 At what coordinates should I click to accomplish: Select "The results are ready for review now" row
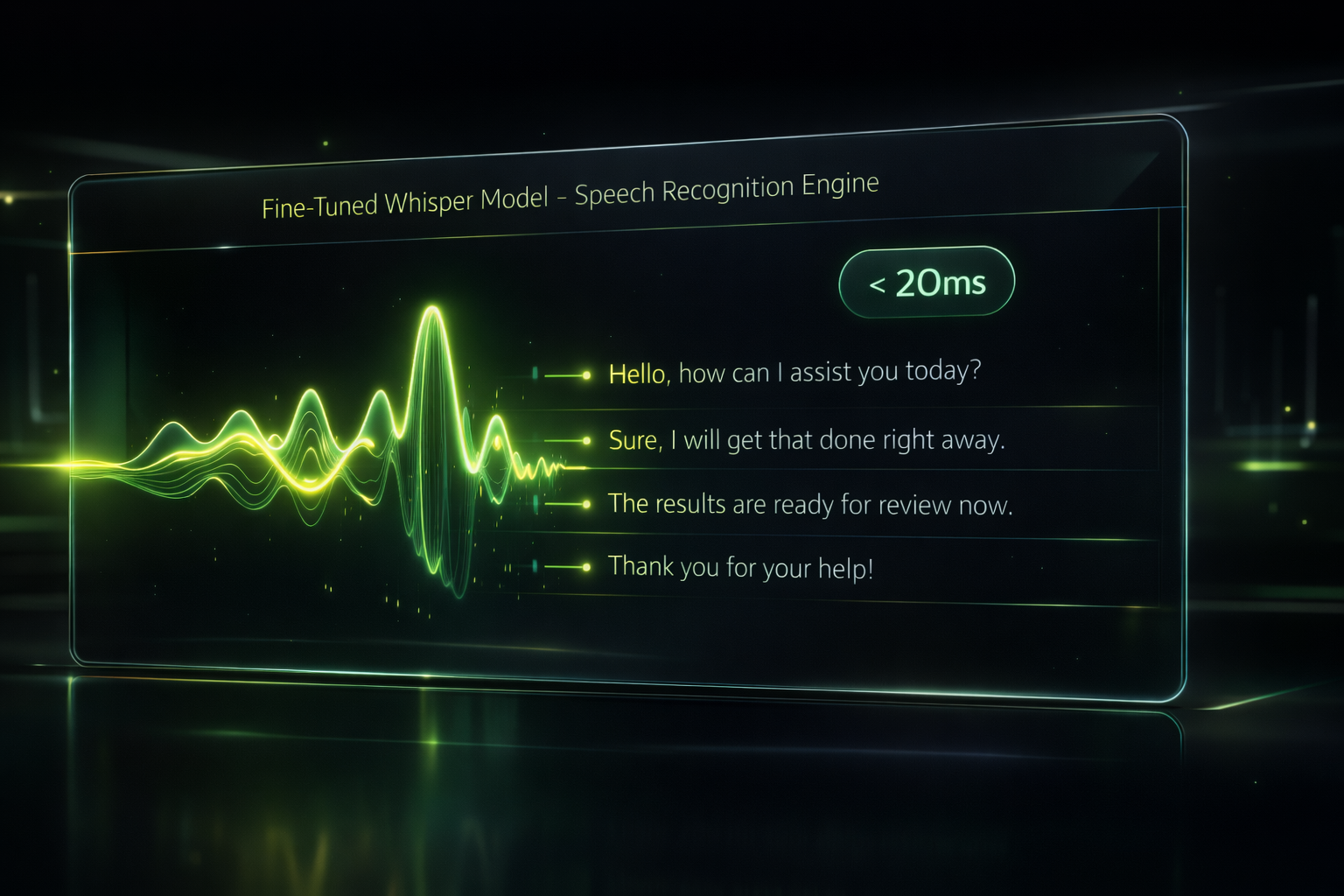tap(809, 504)
